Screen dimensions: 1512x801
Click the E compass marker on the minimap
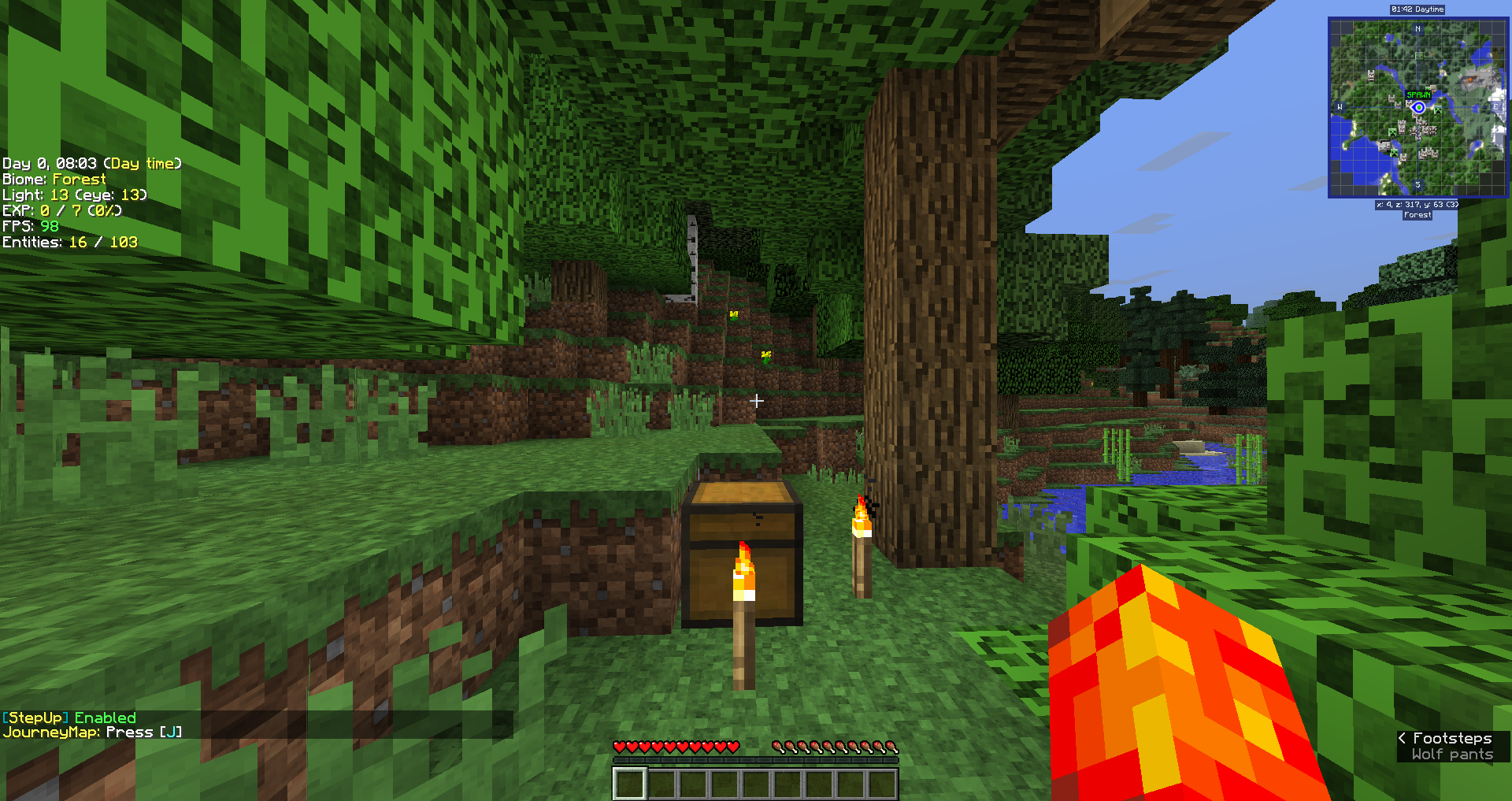(x=1495, y=106)
